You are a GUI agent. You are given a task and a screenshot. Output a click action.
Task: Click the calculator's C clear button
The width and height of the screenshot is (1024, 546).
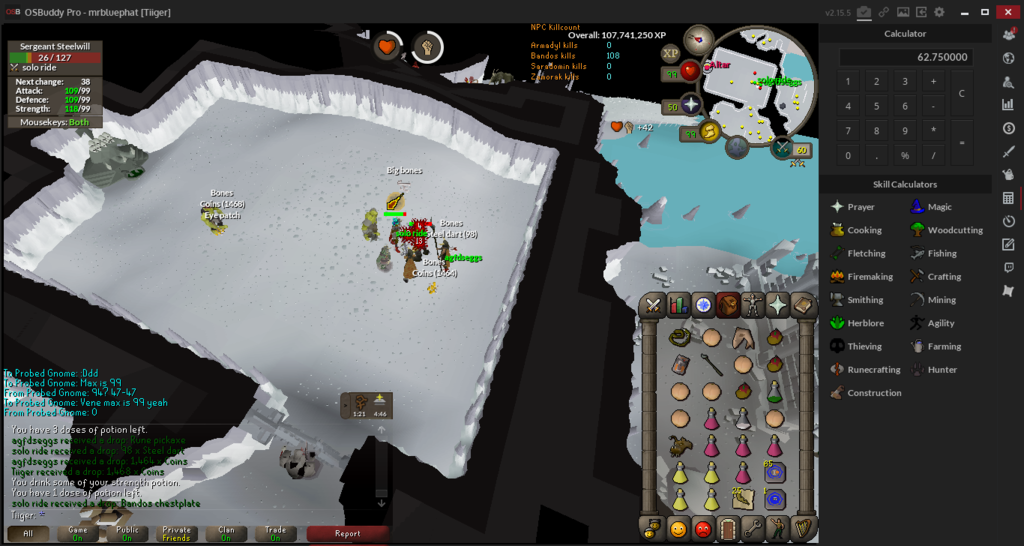click(x=961, y=93)
